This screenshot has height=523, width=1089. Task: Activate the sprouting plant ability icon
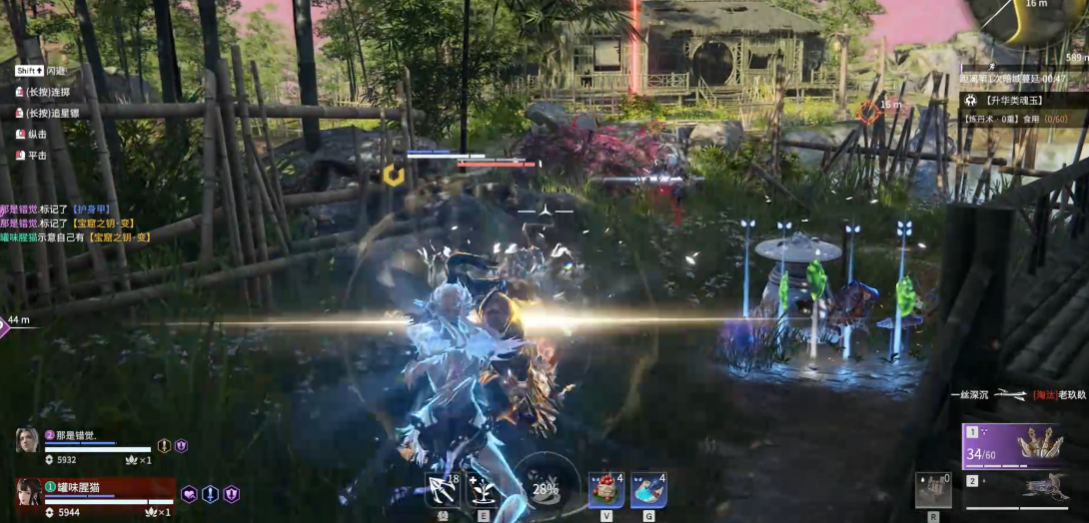(x=485, y=490)
